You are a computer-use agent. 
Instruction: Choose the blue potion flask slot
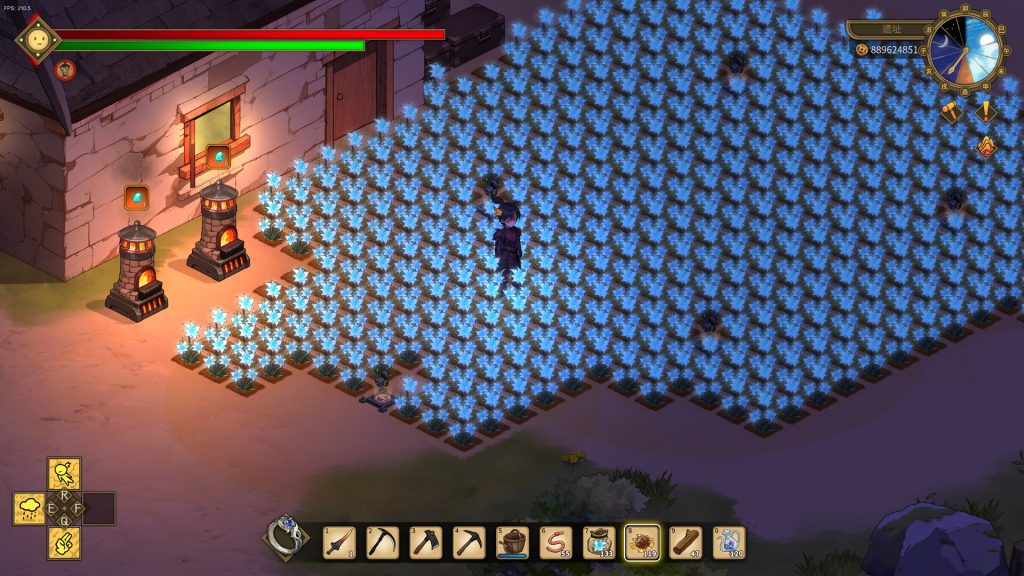pos(729,543)
